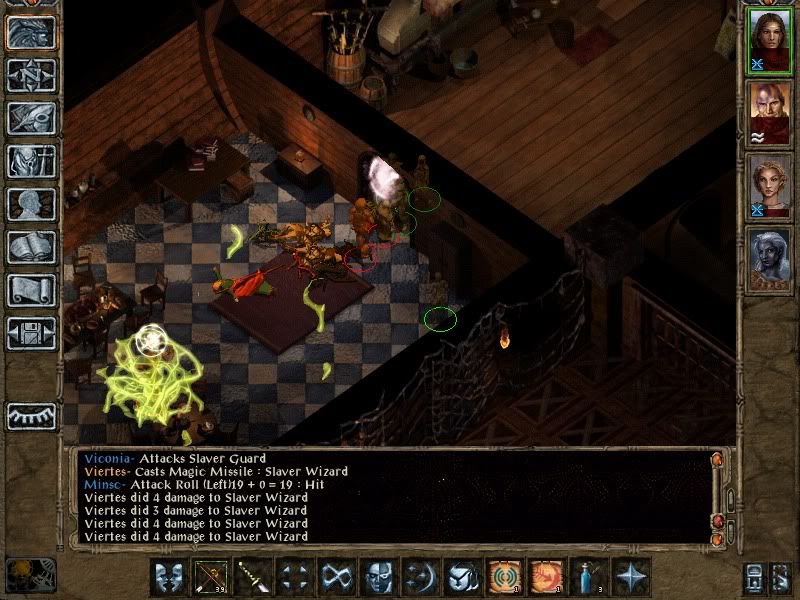The width and height of the screenshot is (800, 600).
Task: Open the inventory screen
Action: point(31,161)
